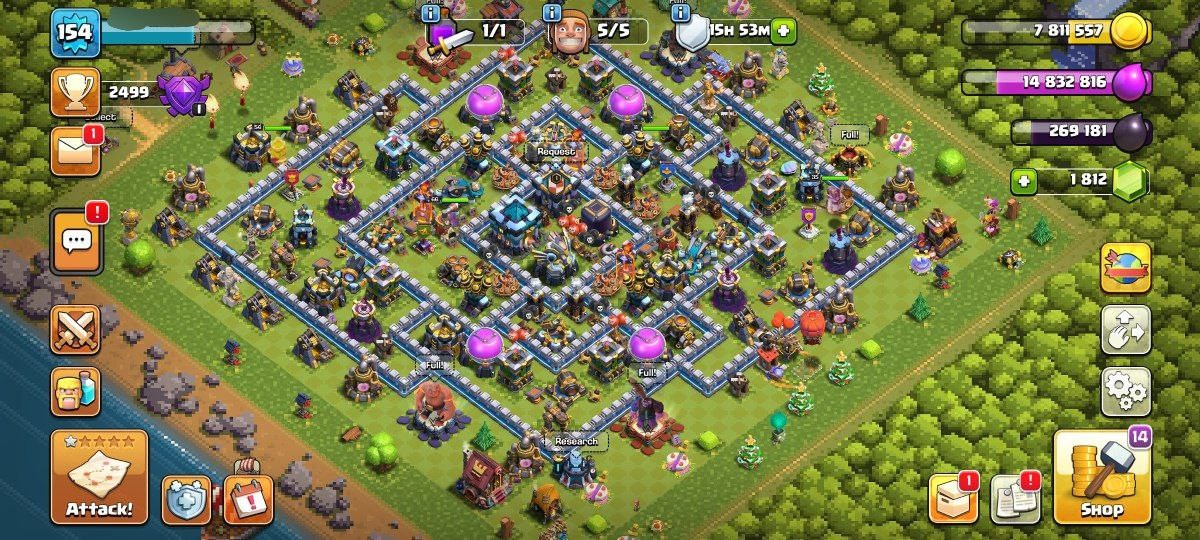Open the village layout editor button
This screenshot has height=540, width=1200.
pos(1125,329)
